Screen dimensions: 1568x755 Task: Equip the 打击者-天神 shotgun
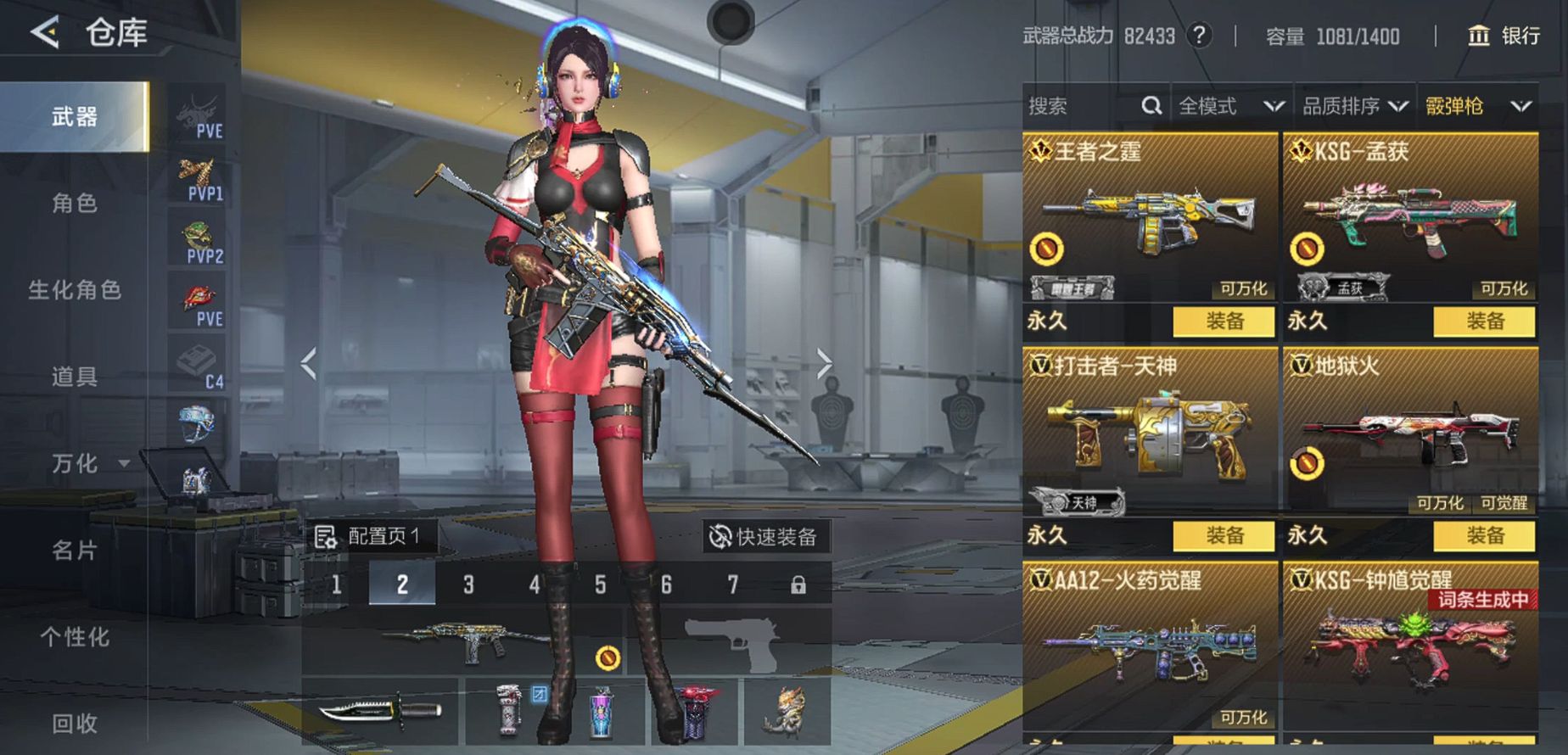[1224, 536]
